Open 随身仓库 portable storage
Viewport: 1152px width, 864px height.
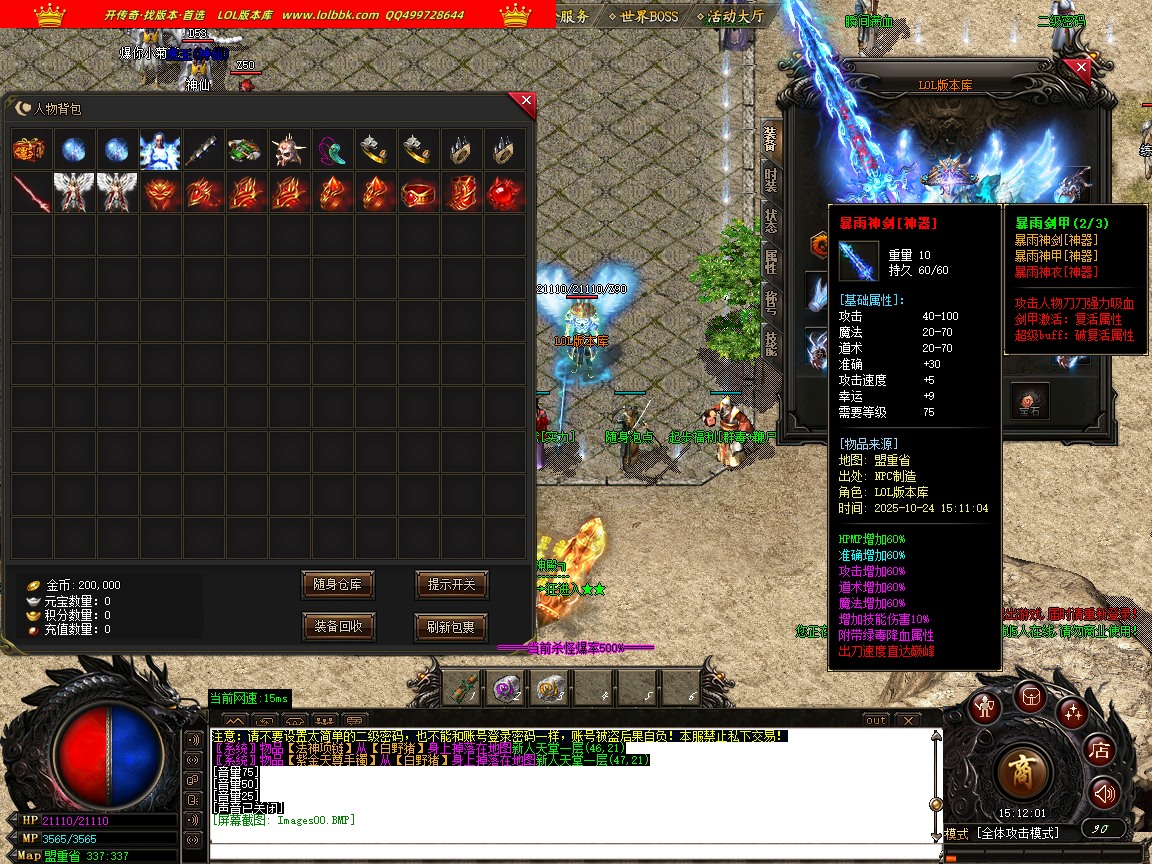(338, 584)
